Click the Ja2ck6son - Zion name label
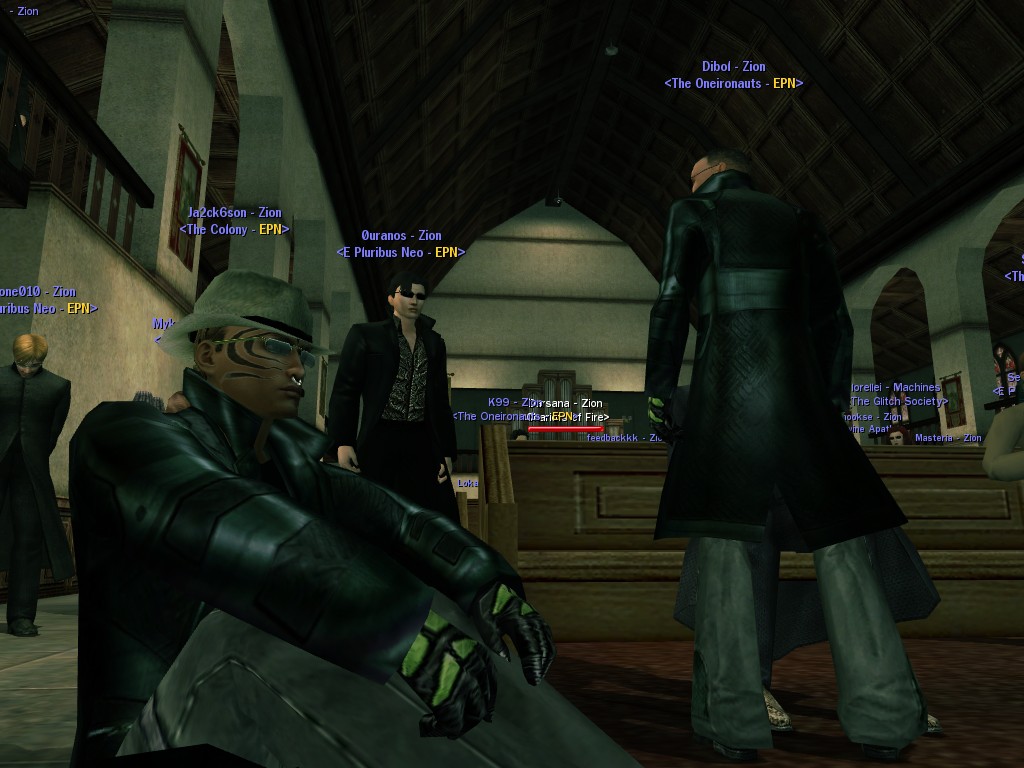The height and width of the screenshot is (768, 1024). [x=235, y=213]
